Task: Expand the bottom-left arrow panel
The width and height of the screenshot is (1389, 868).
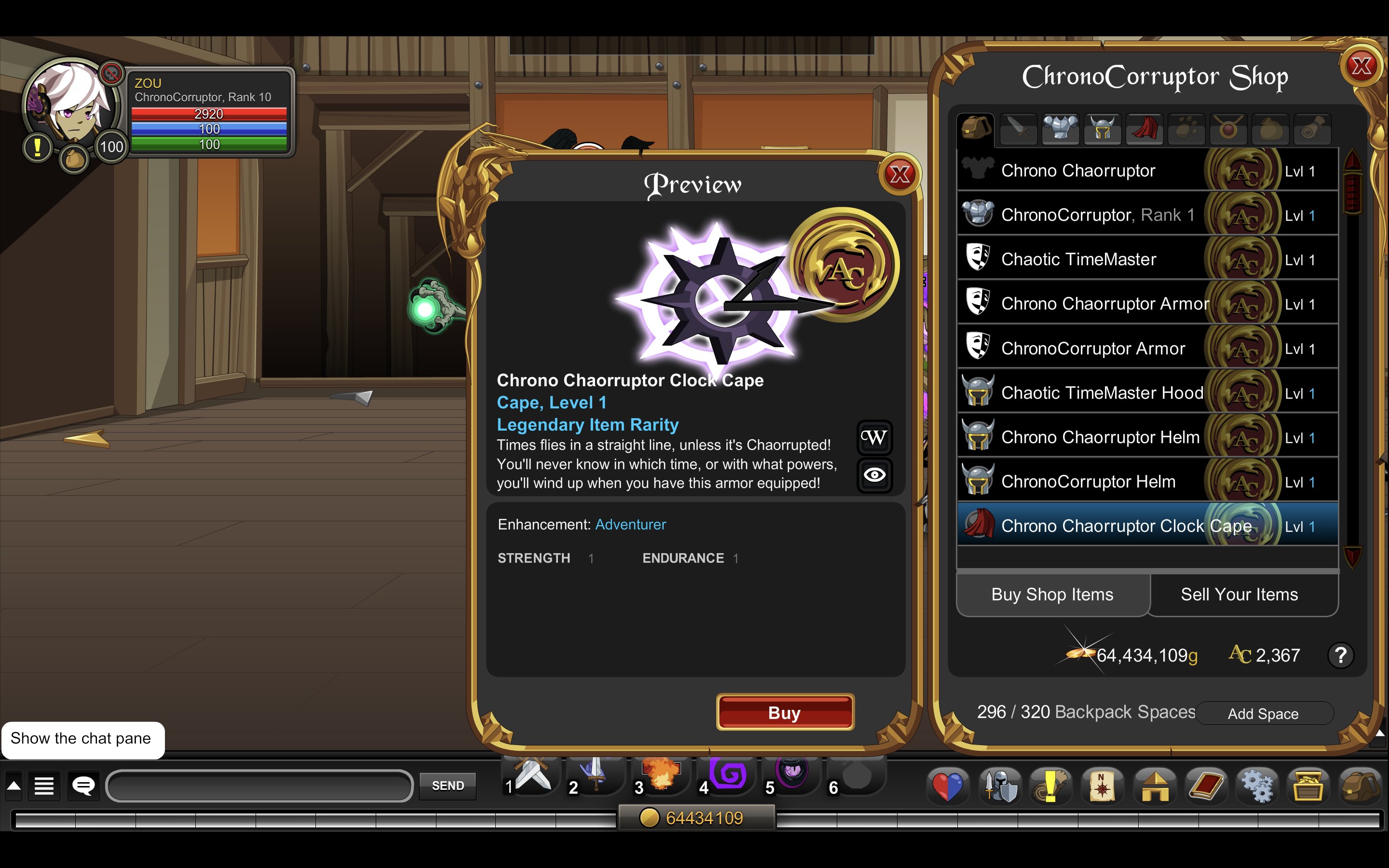Action: [13, 786]
